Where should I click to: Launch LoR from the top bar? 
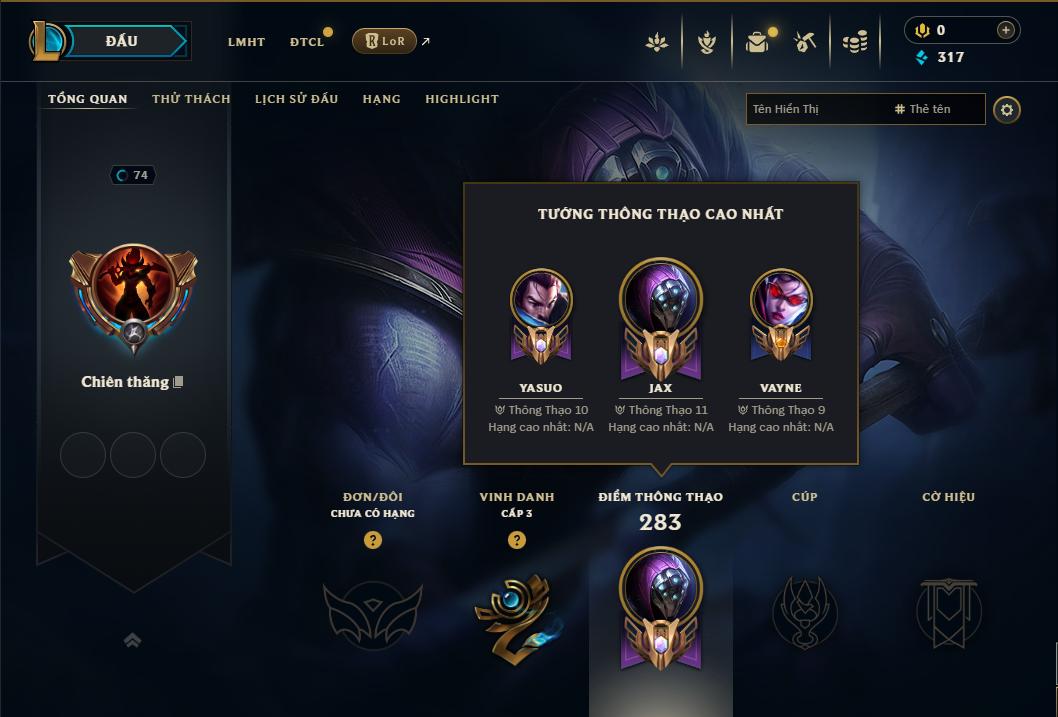385,41
